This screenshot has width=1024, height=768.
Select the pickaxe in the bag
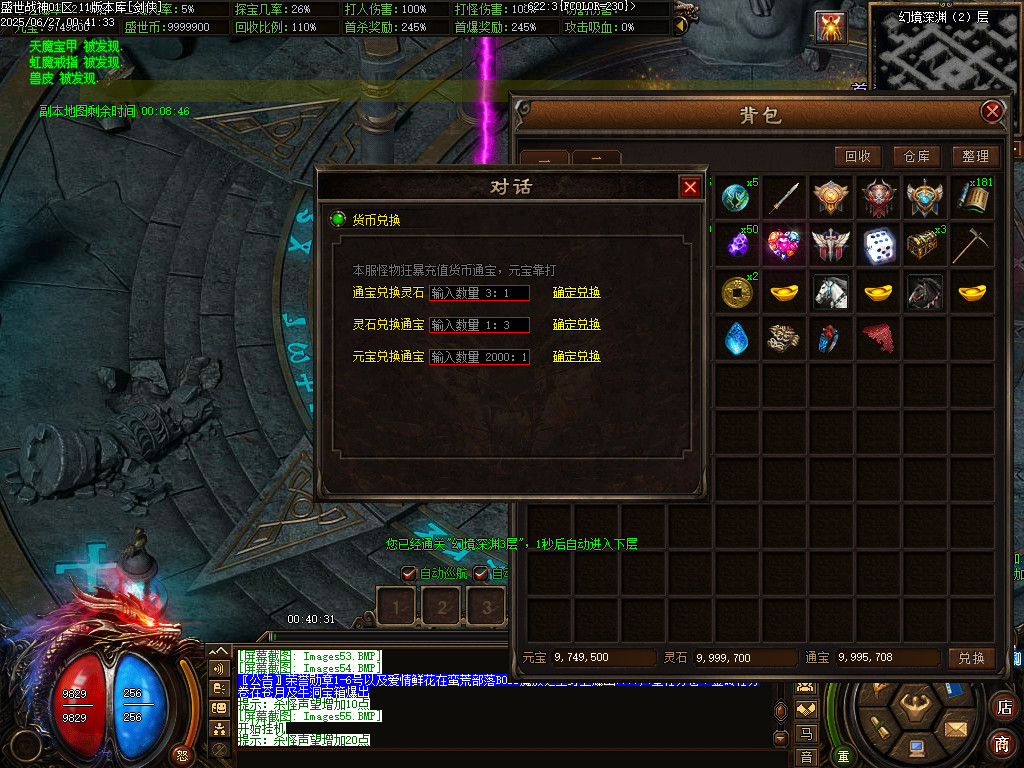point(972,245)
